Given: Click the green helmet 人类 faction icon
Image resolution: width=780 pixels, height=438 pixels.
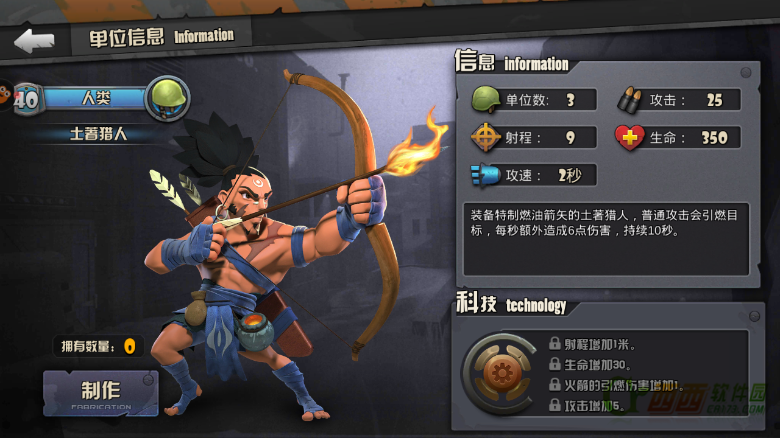Looking at the screenshot, I should click(167, 98).
